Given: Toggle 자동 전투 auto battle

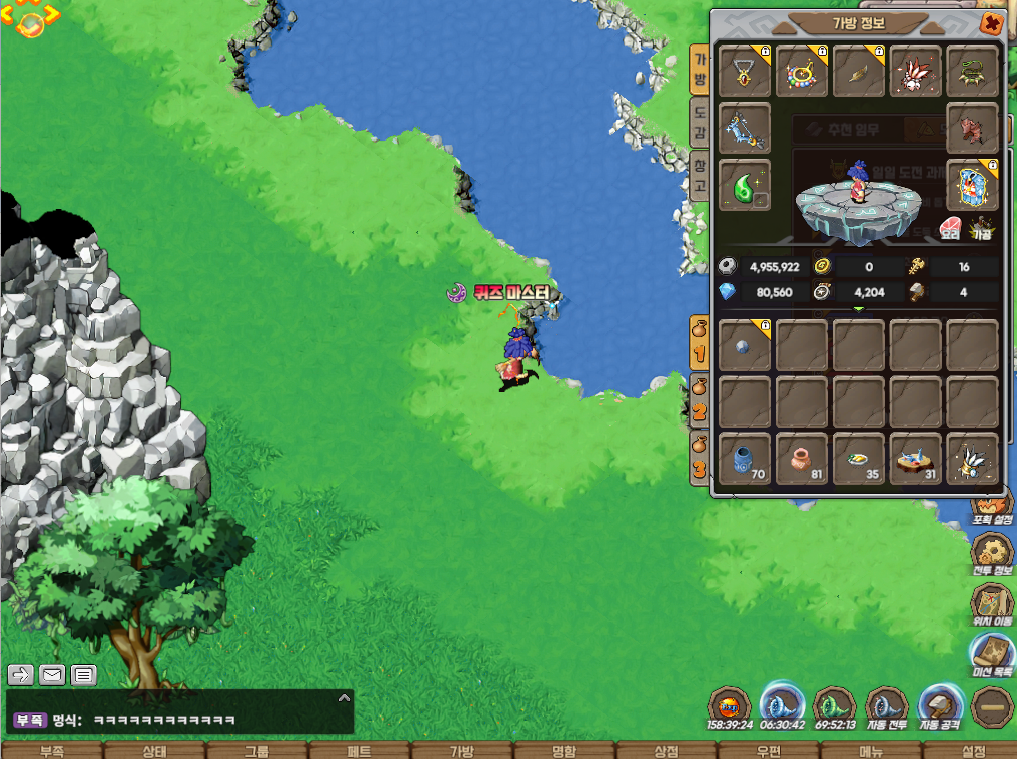Looking at the screenshot, I should [886, 707].
